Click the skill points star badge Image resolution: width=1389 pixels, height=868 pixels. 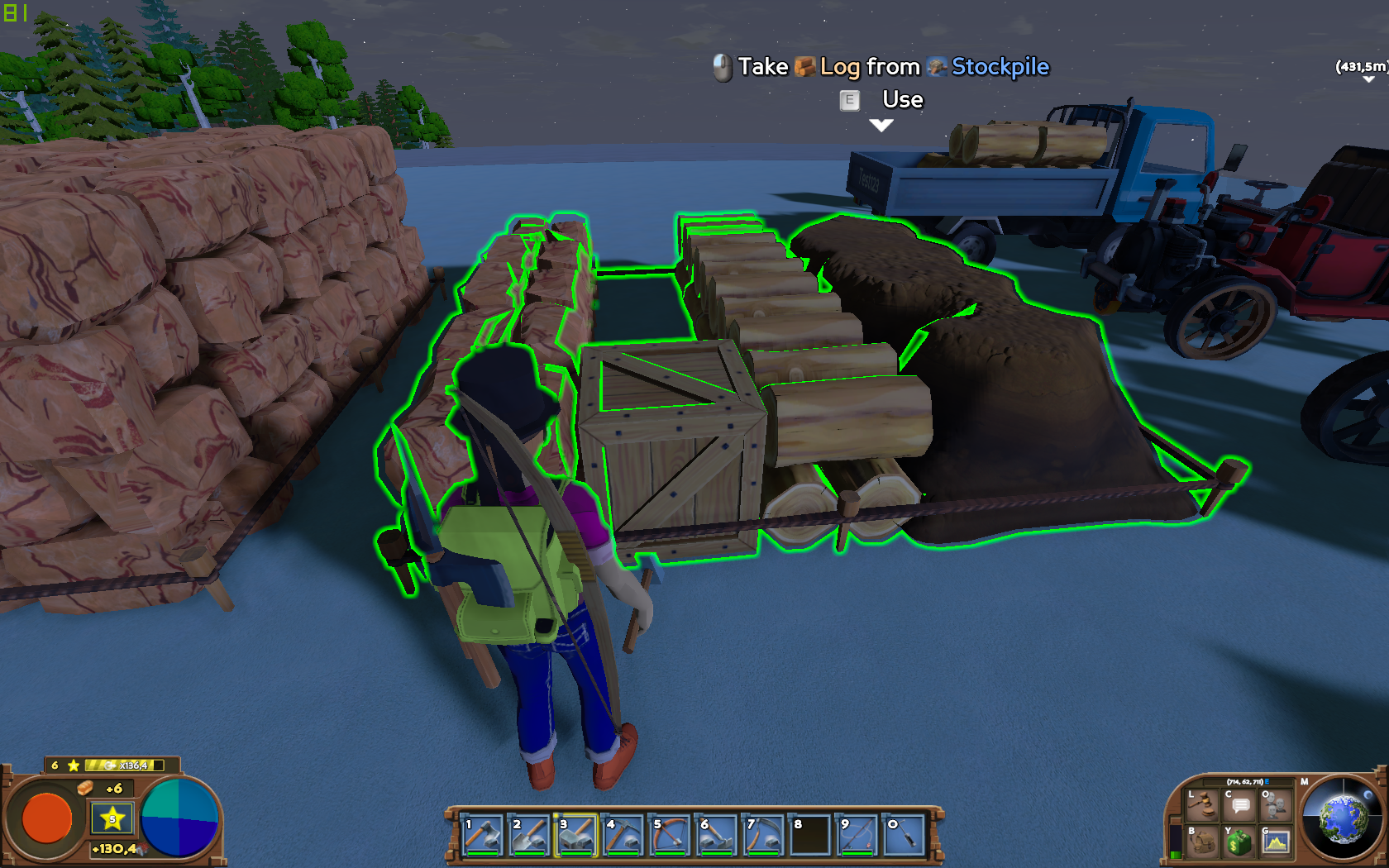tap(112, 818)
